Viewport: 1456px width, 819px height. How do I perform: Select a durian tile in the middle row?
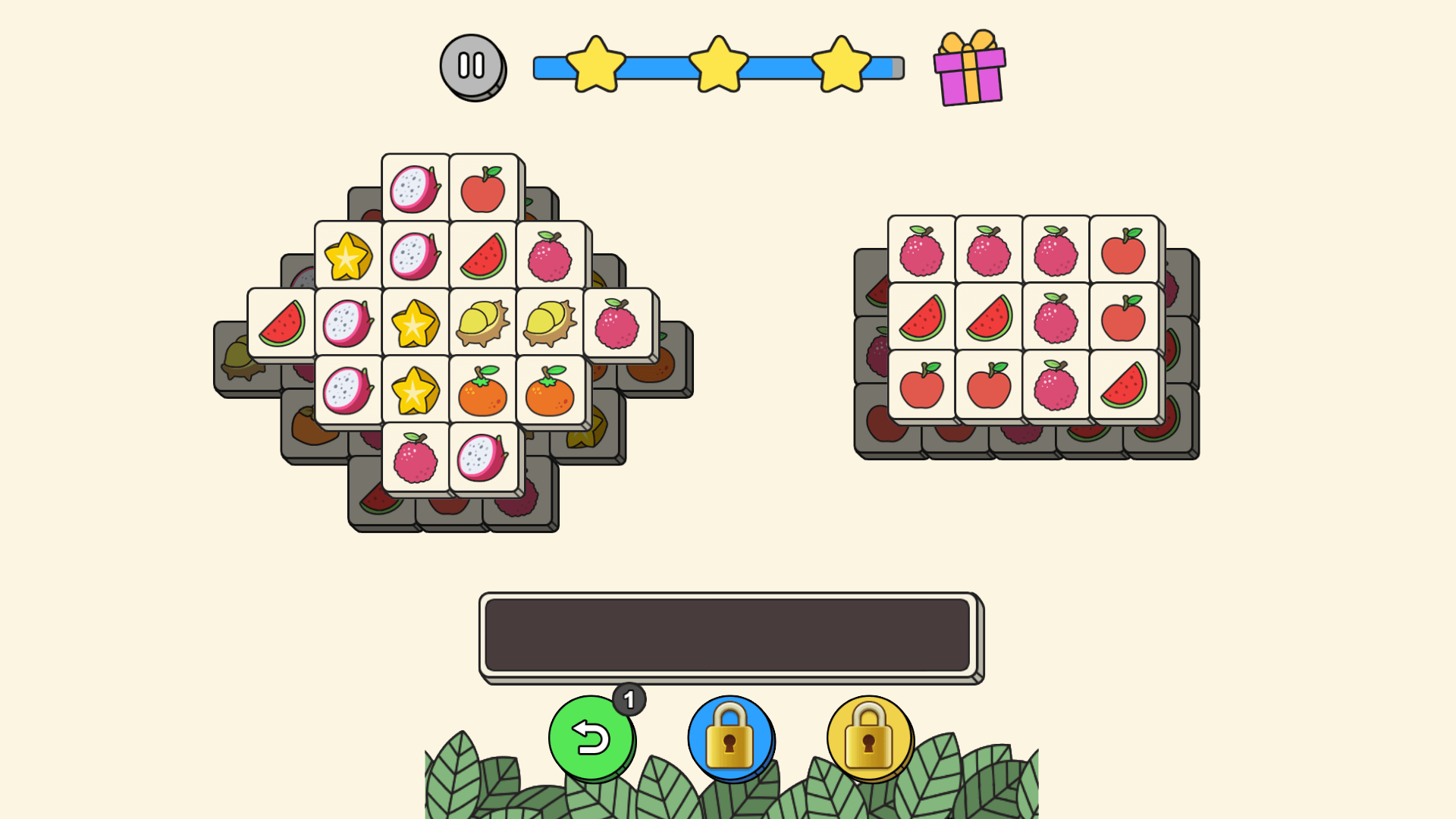[x=483, y=326]
